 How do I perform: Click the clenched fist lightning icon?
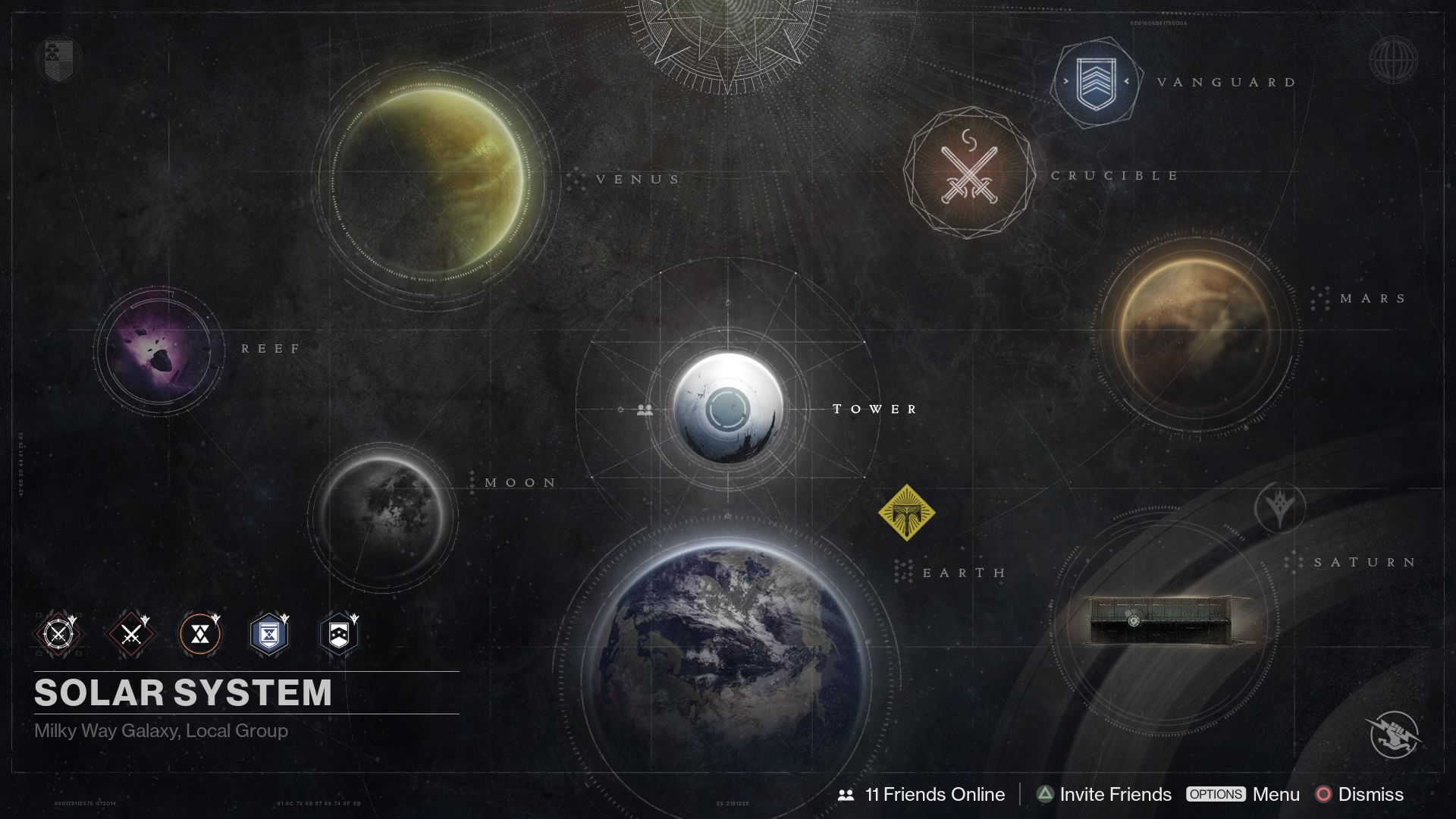click(1395, 734)
